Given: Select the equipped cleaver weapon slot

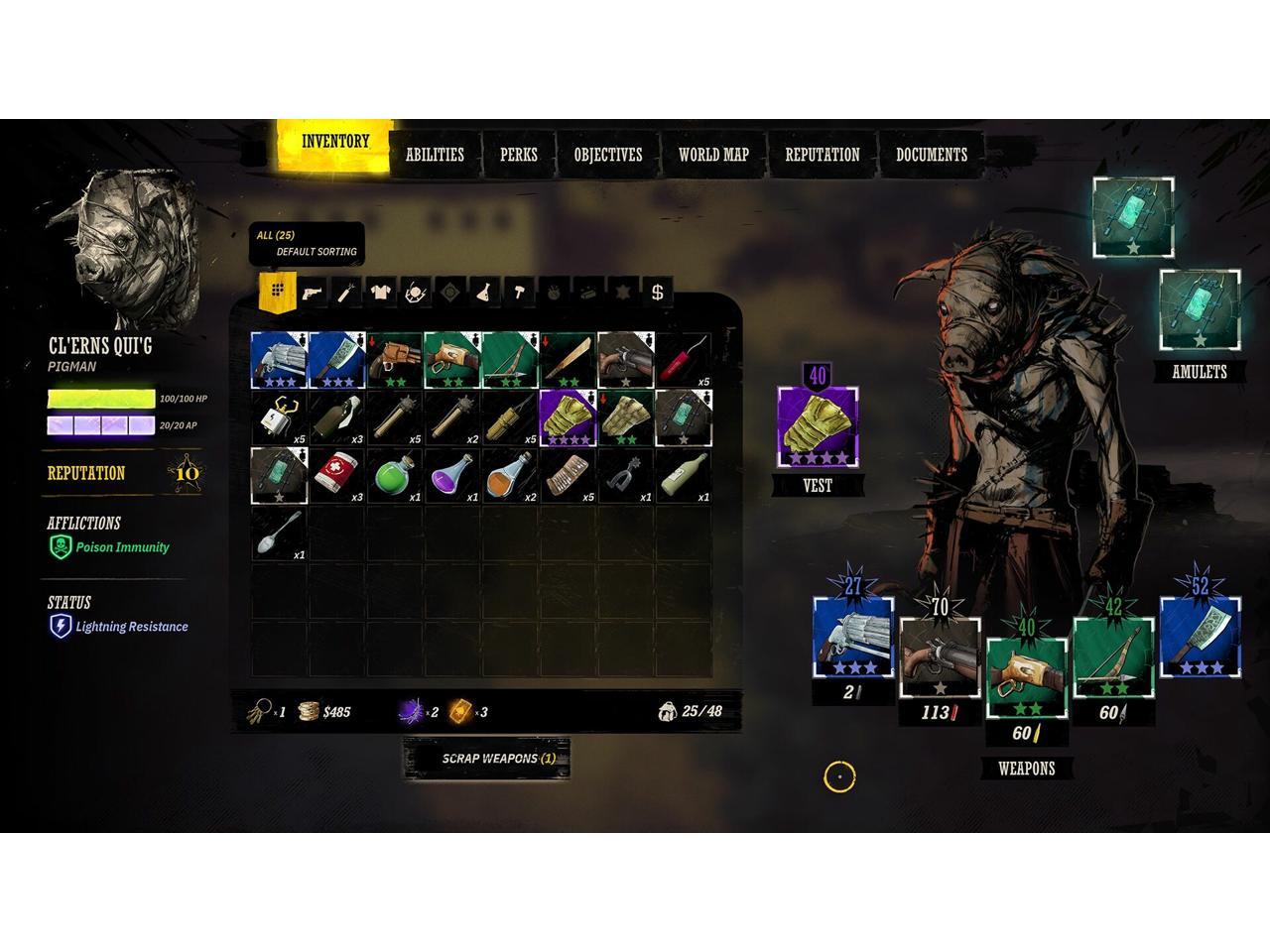Looking at the screenshot, I should point(1200,637).
